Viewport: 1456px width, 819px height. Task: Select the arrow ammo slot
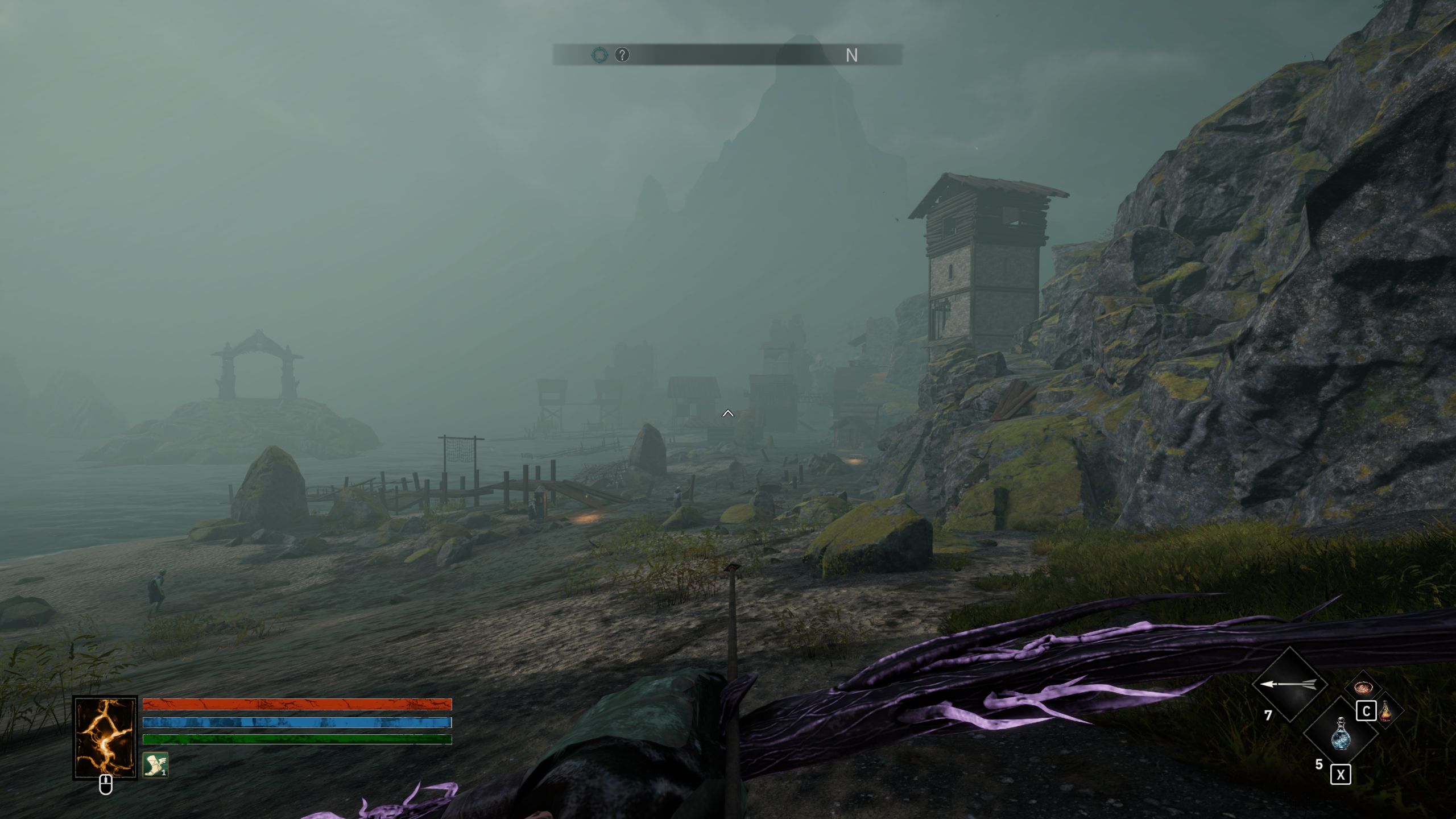tap(1289, 684)
